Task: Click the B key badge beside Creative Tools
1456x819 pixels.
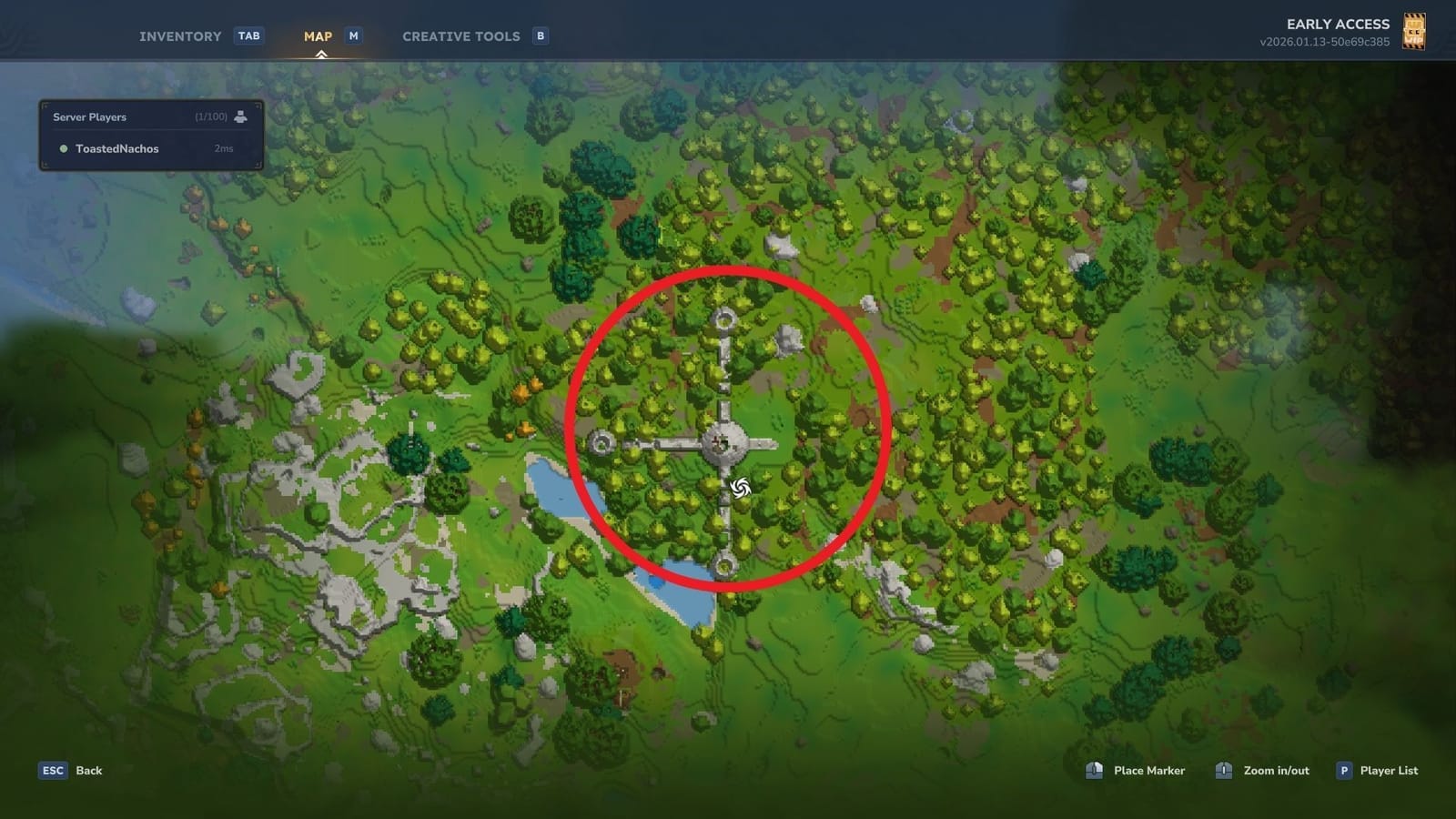Action: click(x=540, y=35)
